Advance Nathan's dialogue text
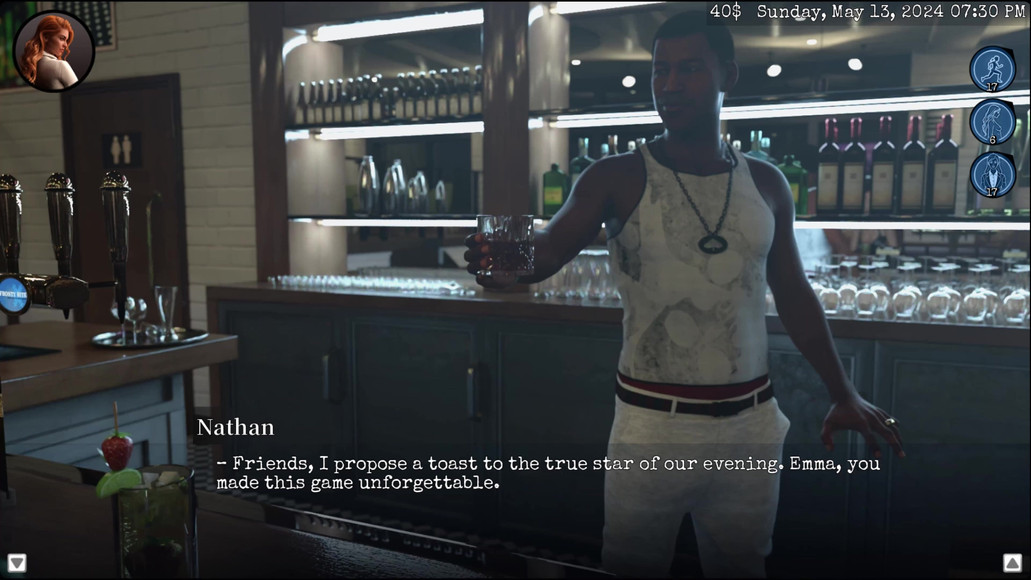The image size is (1031, 580). tap(548, 473)
